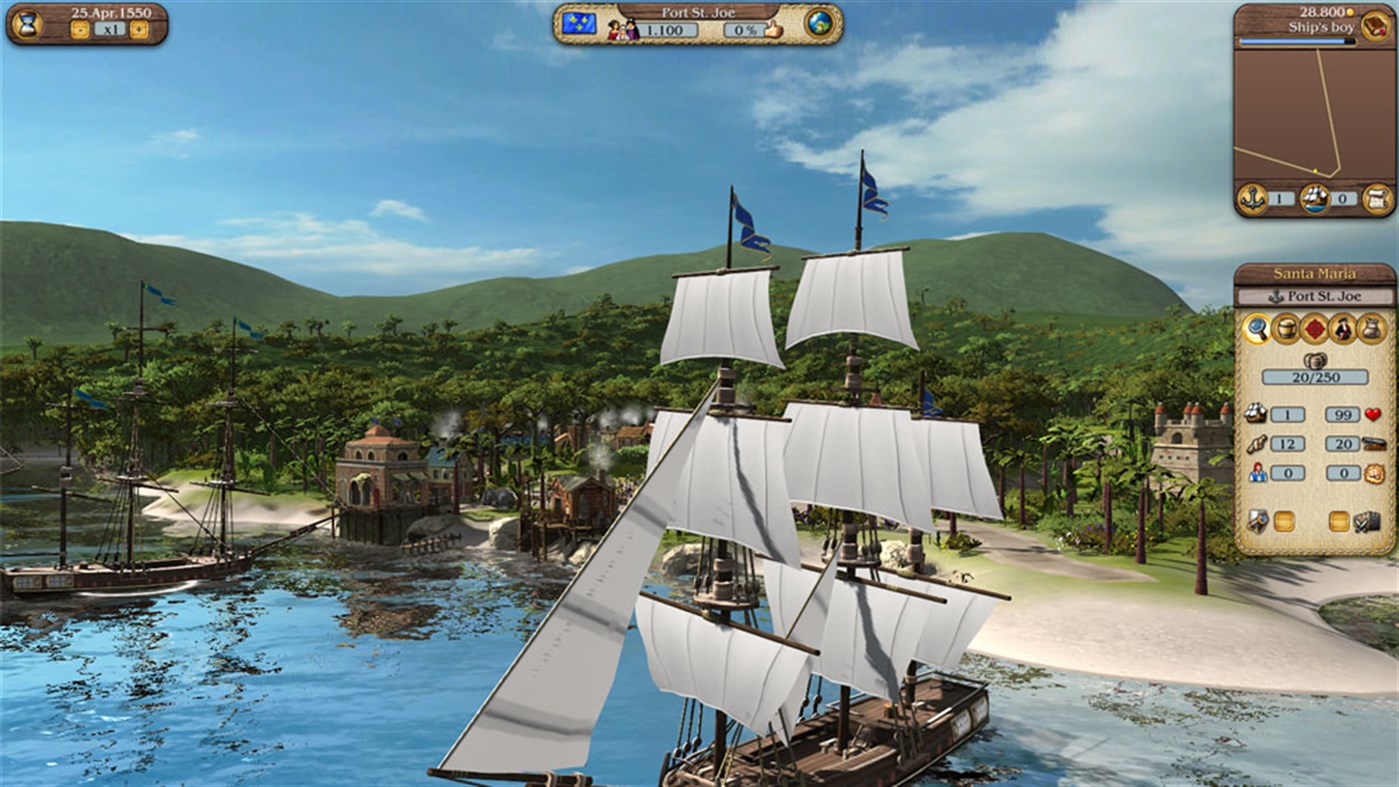Select the Santa Maria title header
The width and height of the screenshot is (1399, 787).
[1315, 272]
